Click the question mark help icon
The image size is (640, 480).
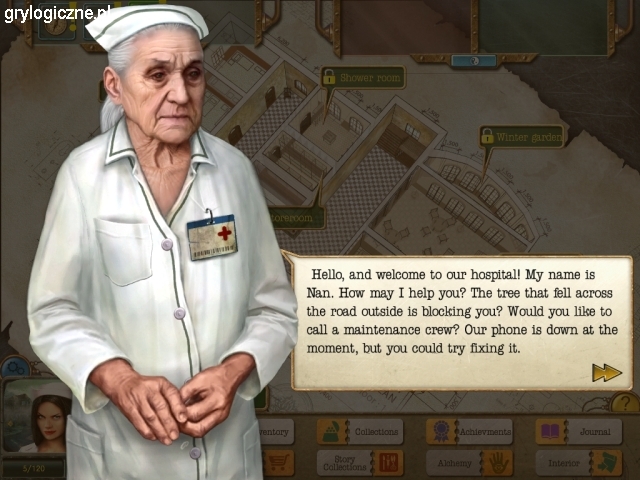click(624, 403)
